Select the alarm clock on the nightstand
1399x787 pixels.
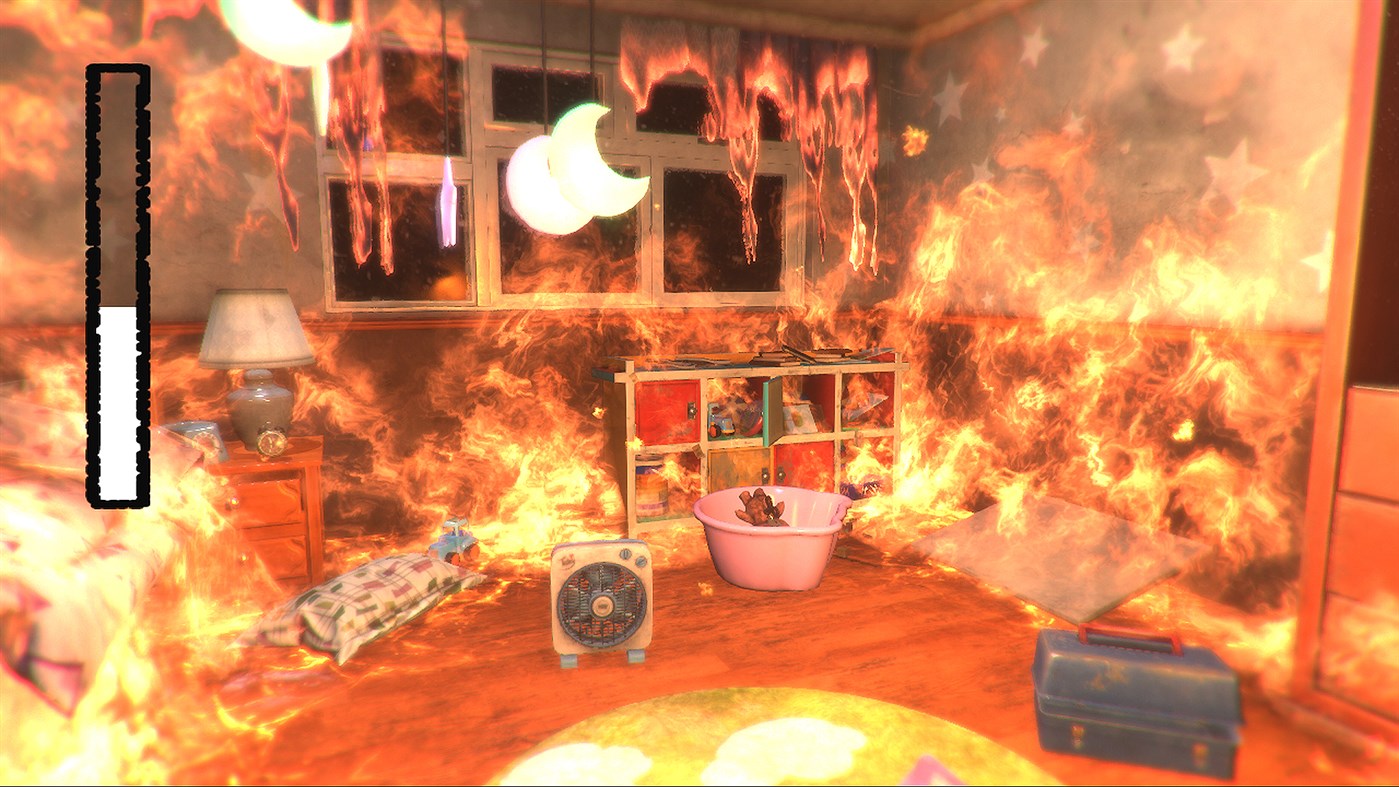pyautogui.click(x=272, y=441)
